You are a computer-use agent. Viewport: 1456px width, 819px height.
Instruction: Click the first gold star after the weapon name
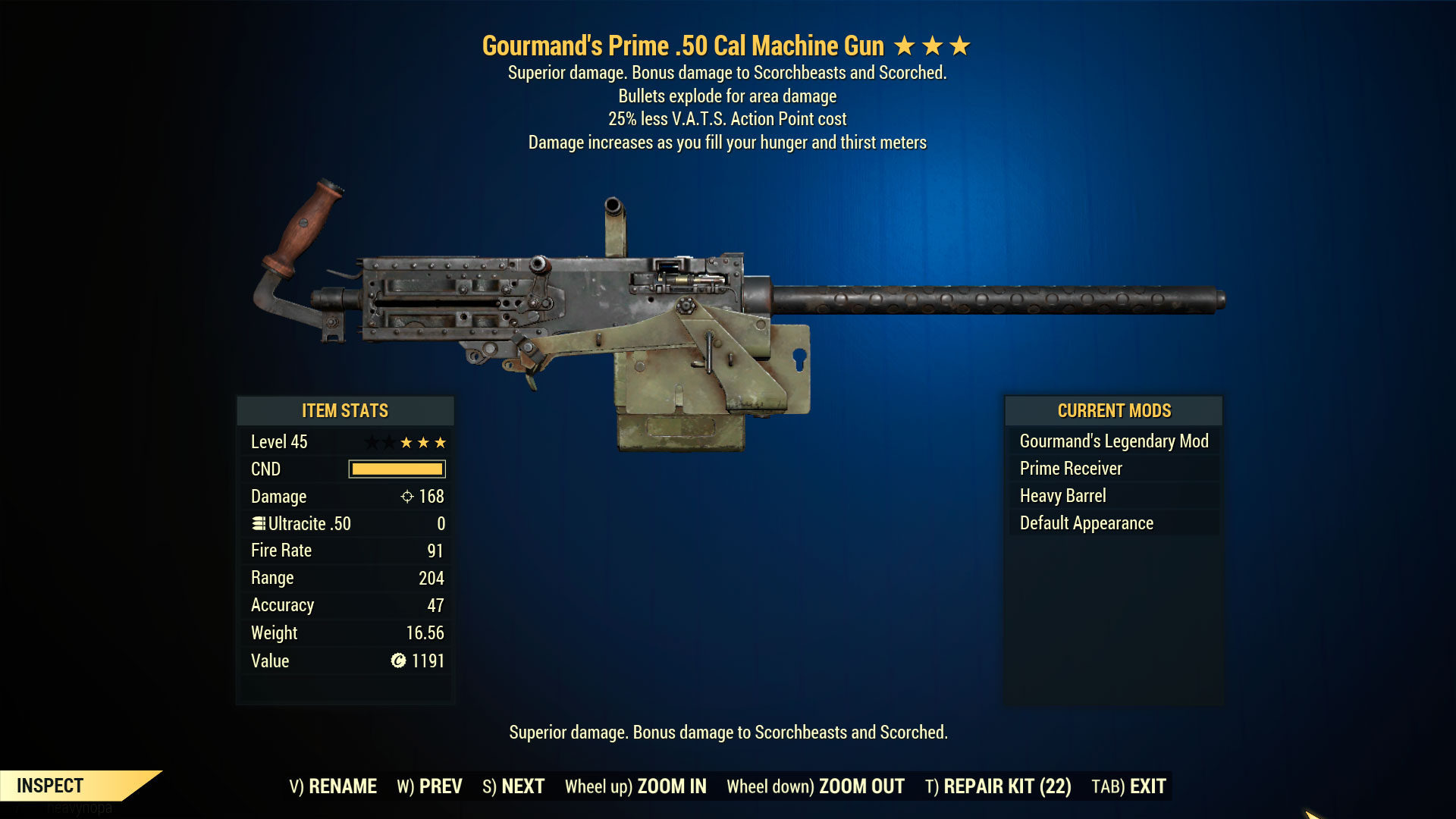pyautogui.click(x=905, y=45)
